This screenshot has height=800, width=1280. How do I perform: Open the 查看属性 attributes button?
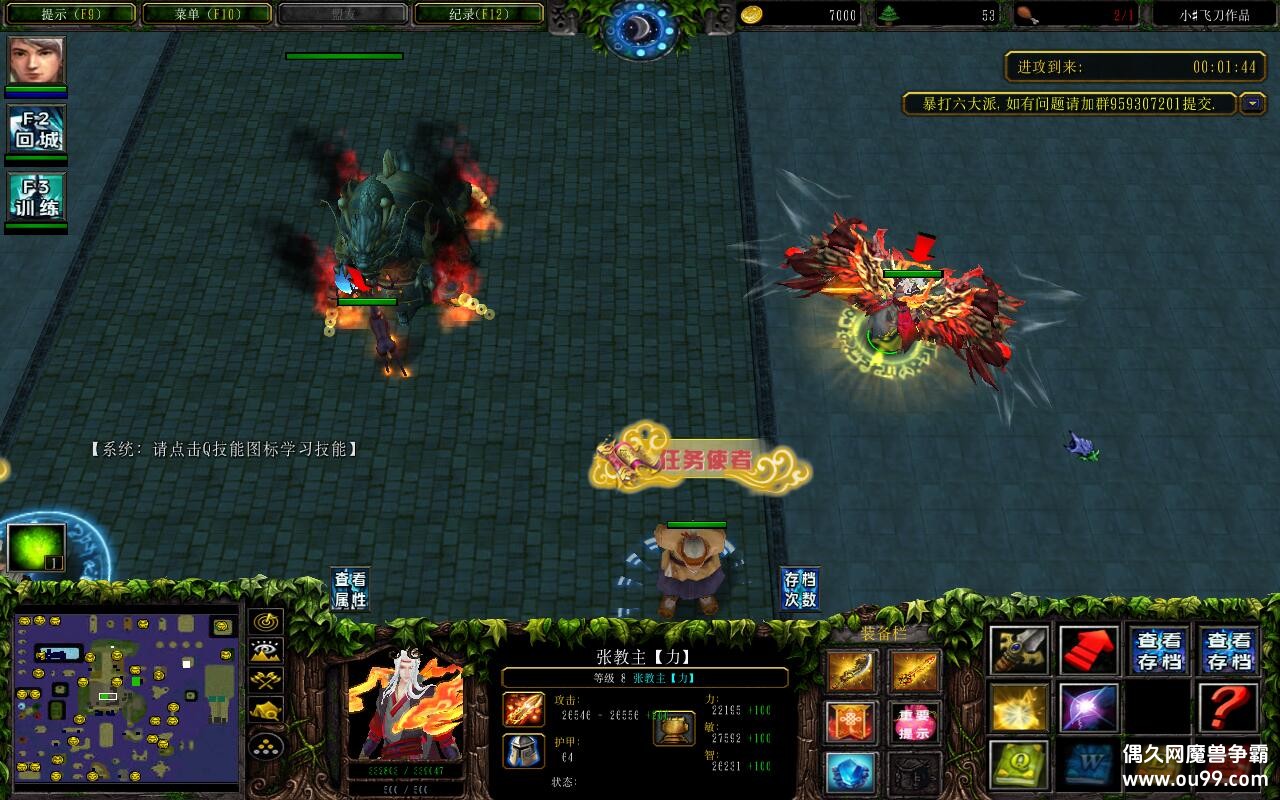click(x=351, y=590)
